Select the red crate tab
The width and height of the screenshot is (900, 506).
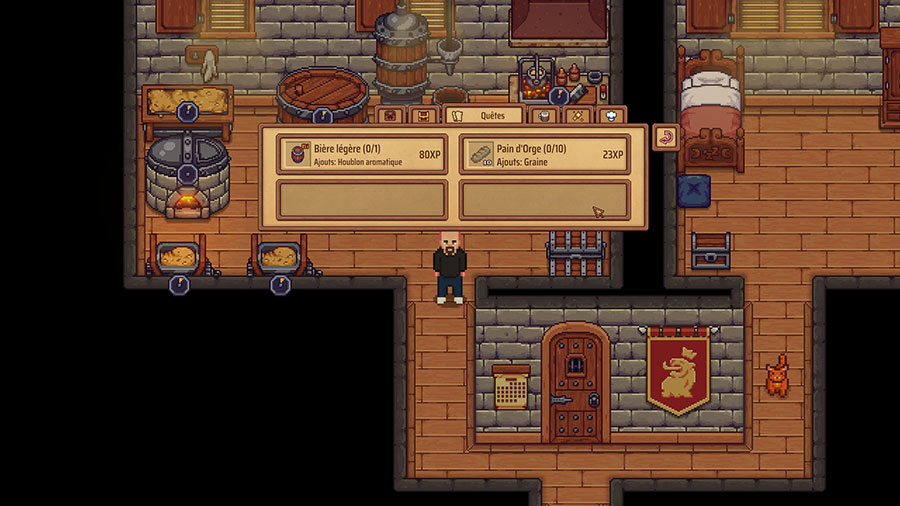[x=391, y=116]
